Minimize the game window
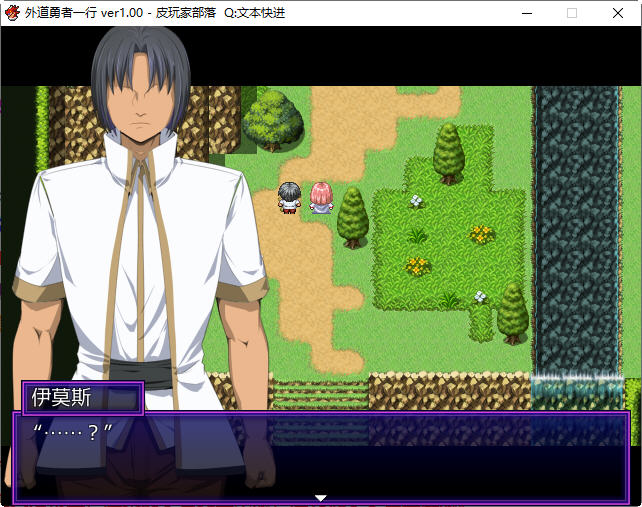The width and height of the screenshot is (642, 507). click(526, 13)
